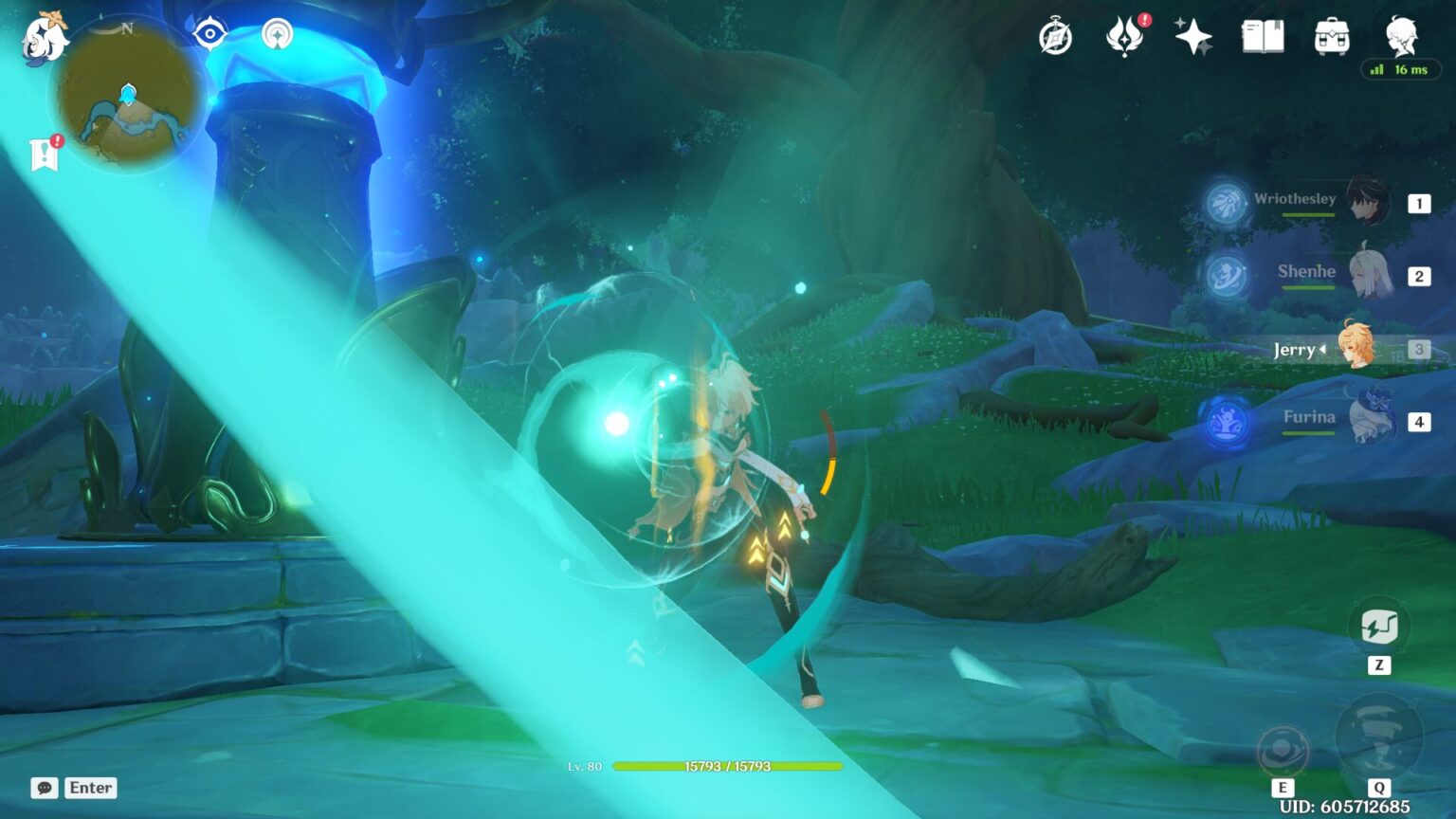
Task: Cast the Elemental Skill bound to E
Action: coord(1284,748)
